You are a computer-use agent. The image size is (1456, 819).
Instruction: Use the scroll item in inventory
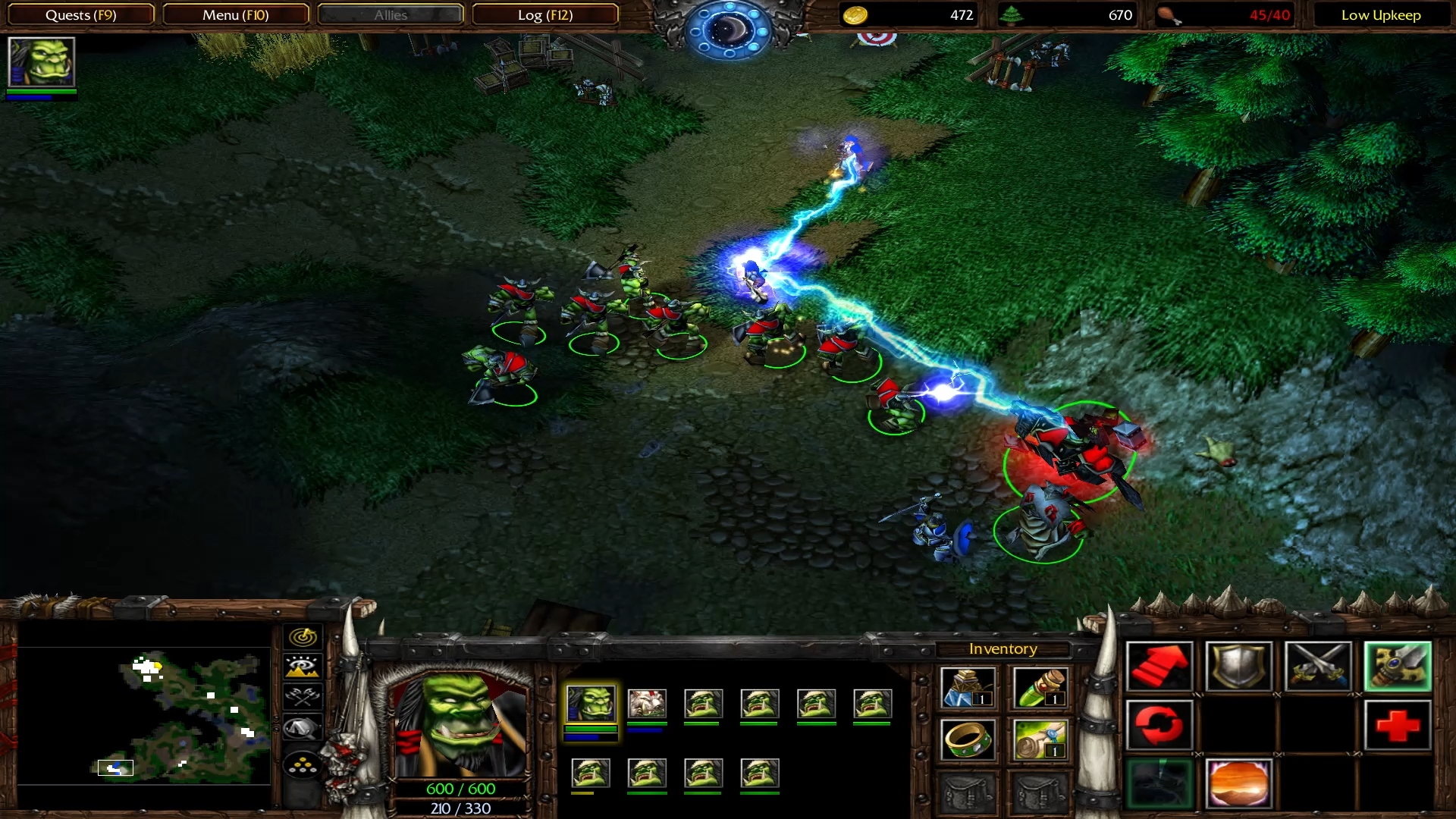(x=1040, y=739)
